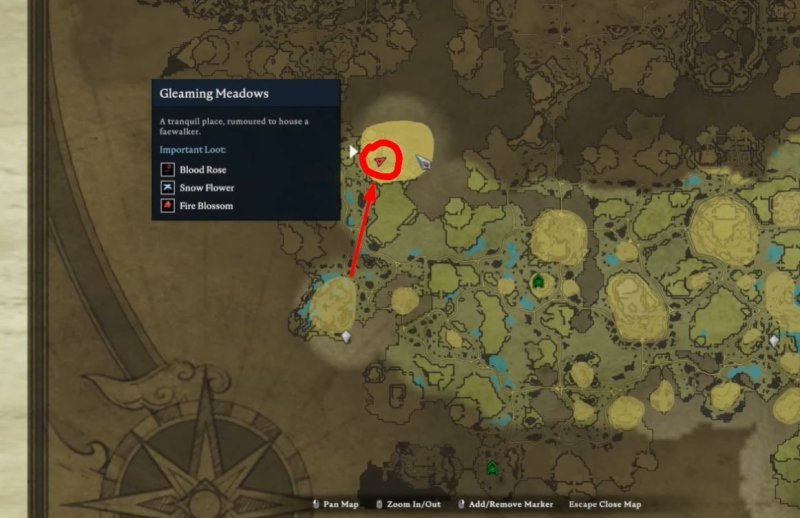Viewport: 800px width, 518px height.
Task: Click the green castle marker near the bottom hints
Action: 491,467
